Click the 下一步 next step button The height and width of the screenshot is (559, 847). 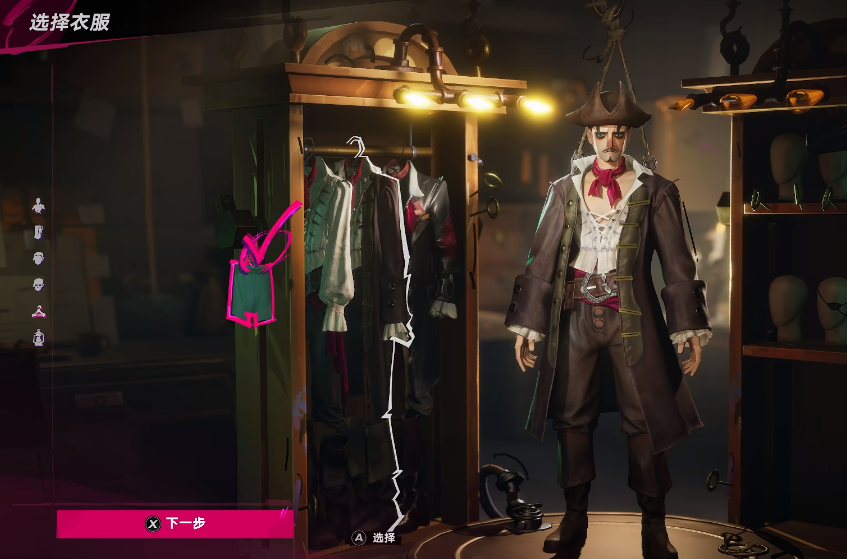click(175, 522)
